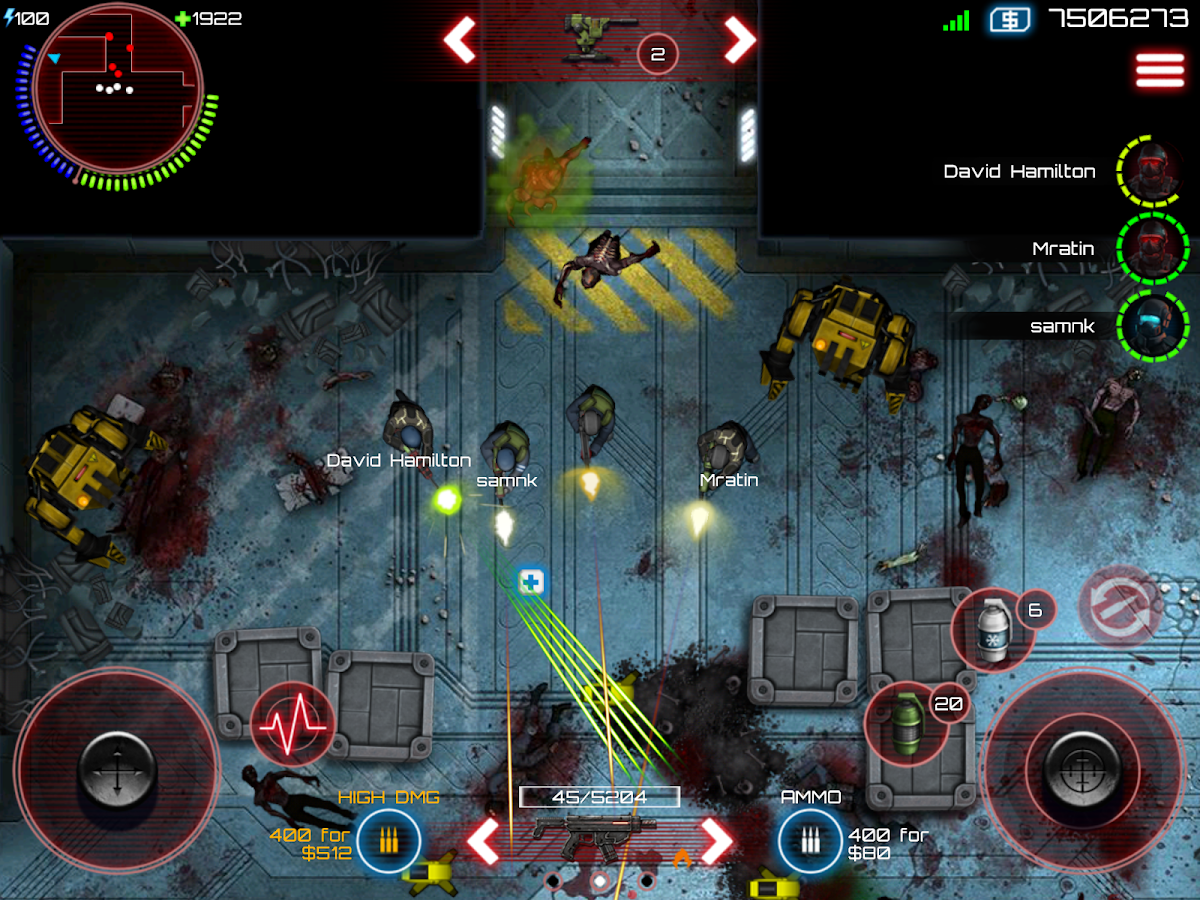The image size is (1200, 900).
Task: Switch to the next turret item
Action: click(x=740, y=40)
